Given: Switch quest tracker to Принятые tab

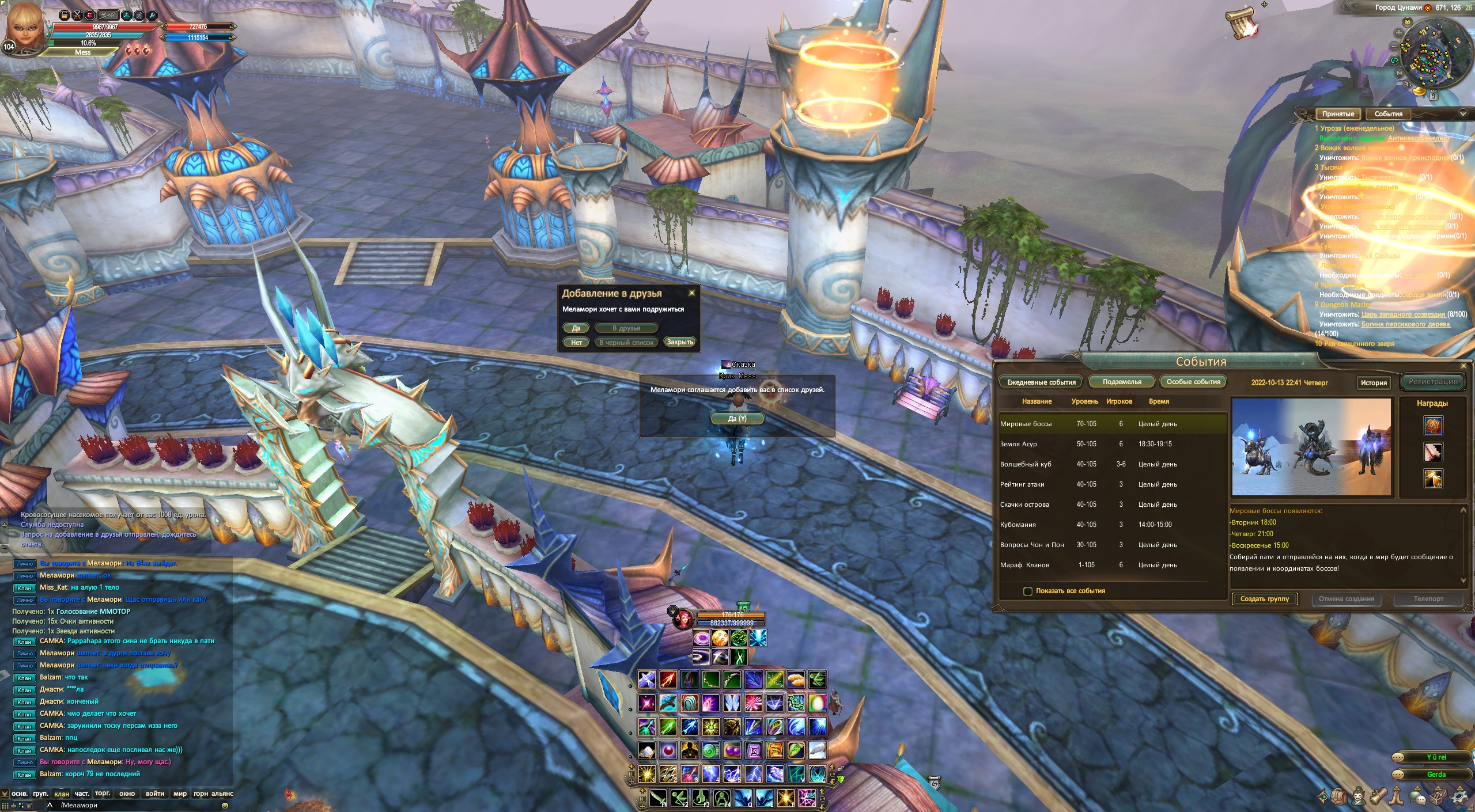Looking at the screenshot, I should [x=1338, y=114].
